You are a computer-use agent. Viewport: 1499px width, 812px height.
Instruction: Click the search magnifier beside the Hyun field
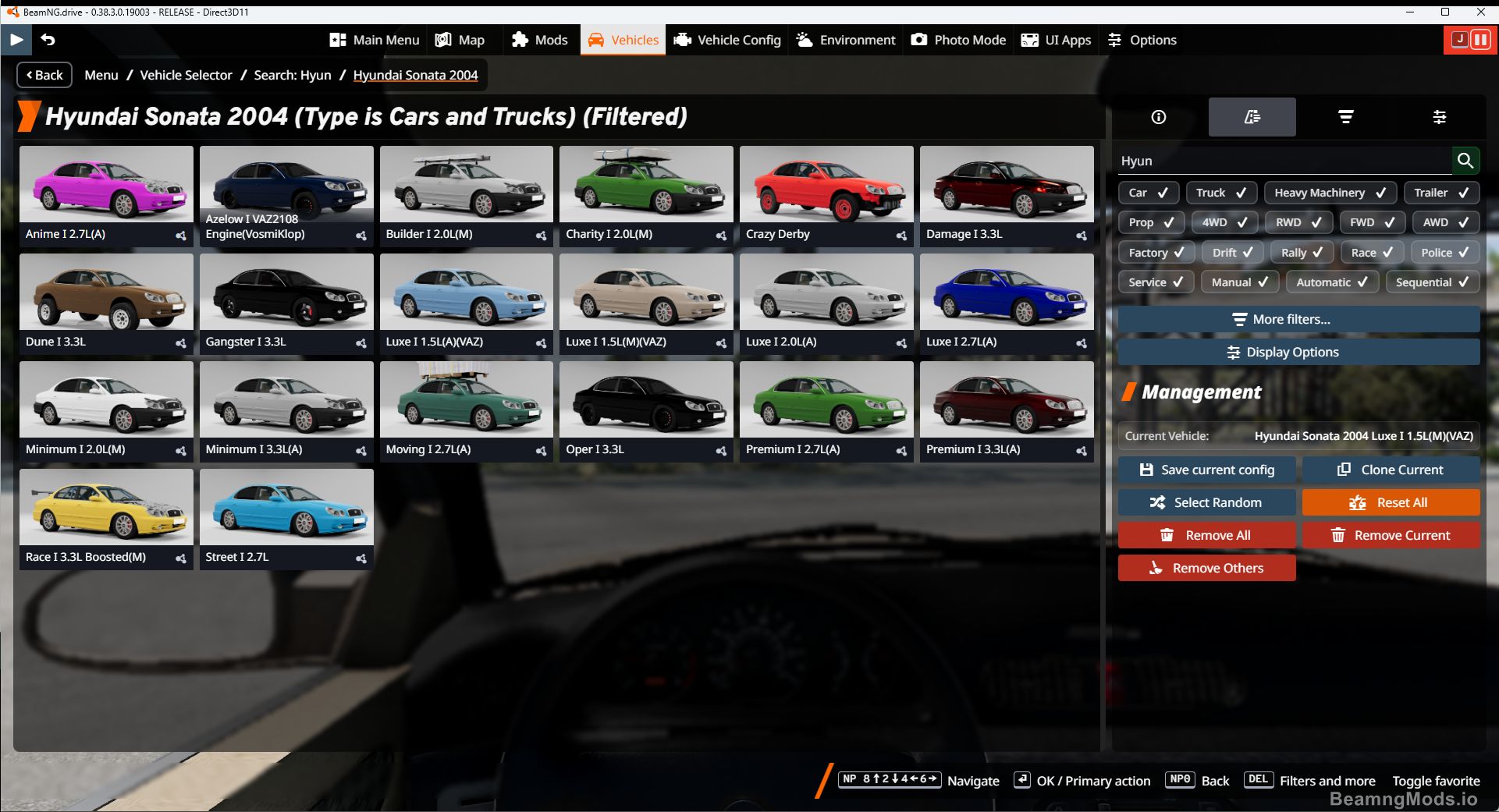1465,161
